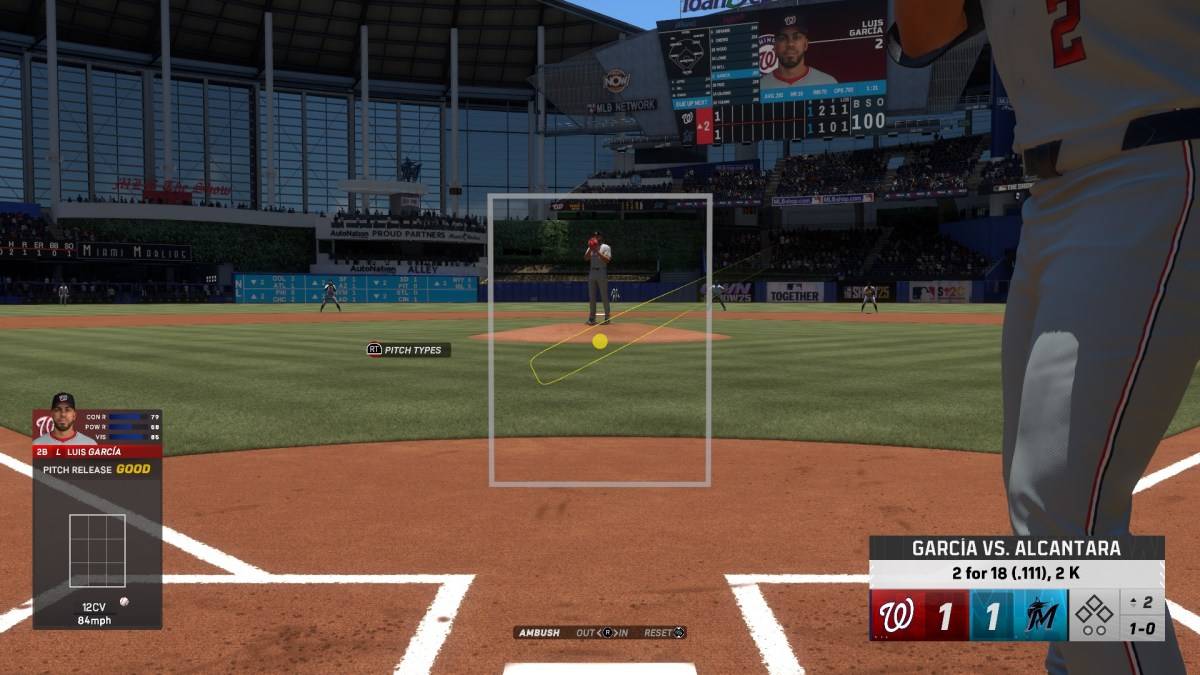Open the Pitch Types panel
Viewport: 1200px width, 675px height.
click(x=408, y=350)
